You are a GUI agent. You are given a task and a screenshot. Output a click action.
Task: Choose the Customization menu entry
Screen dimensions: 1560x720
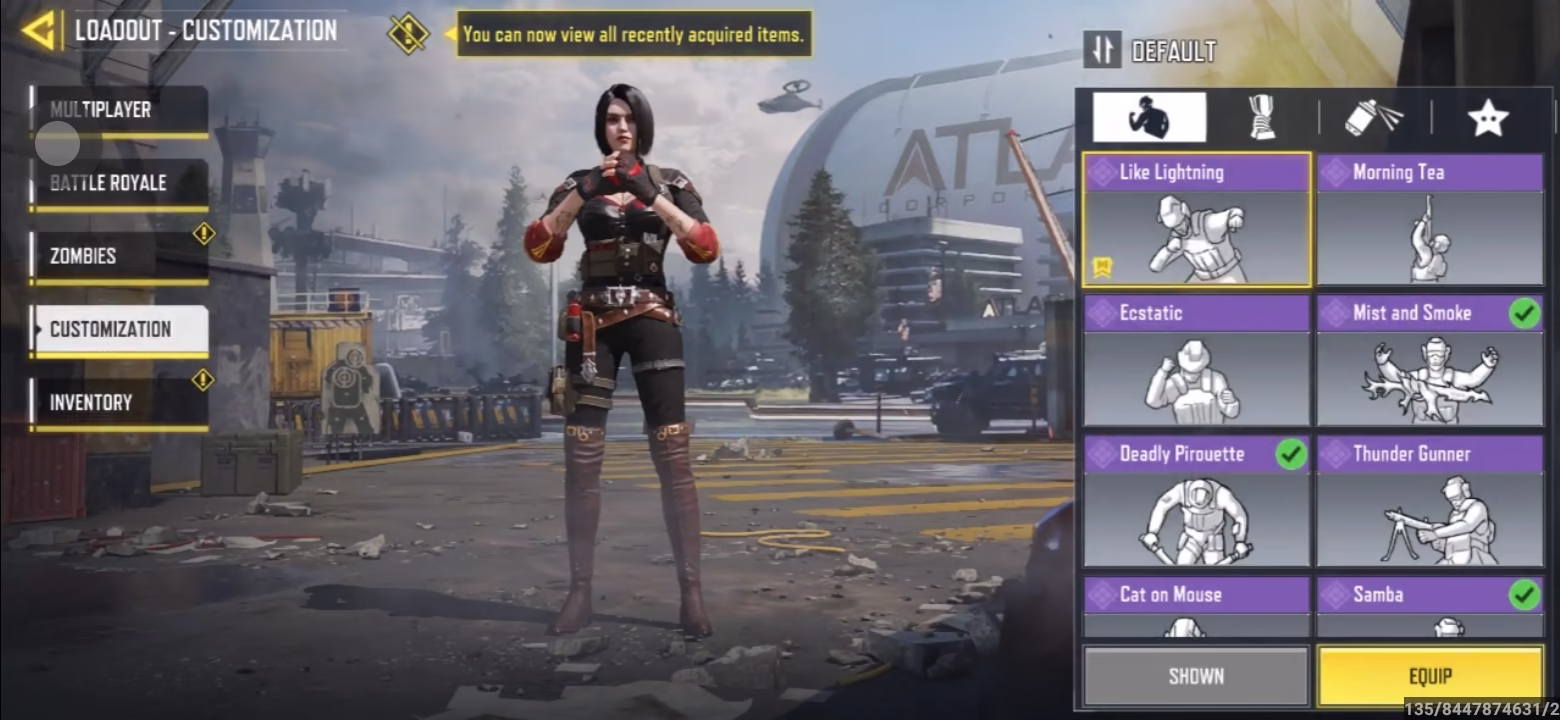coord(120,330)
